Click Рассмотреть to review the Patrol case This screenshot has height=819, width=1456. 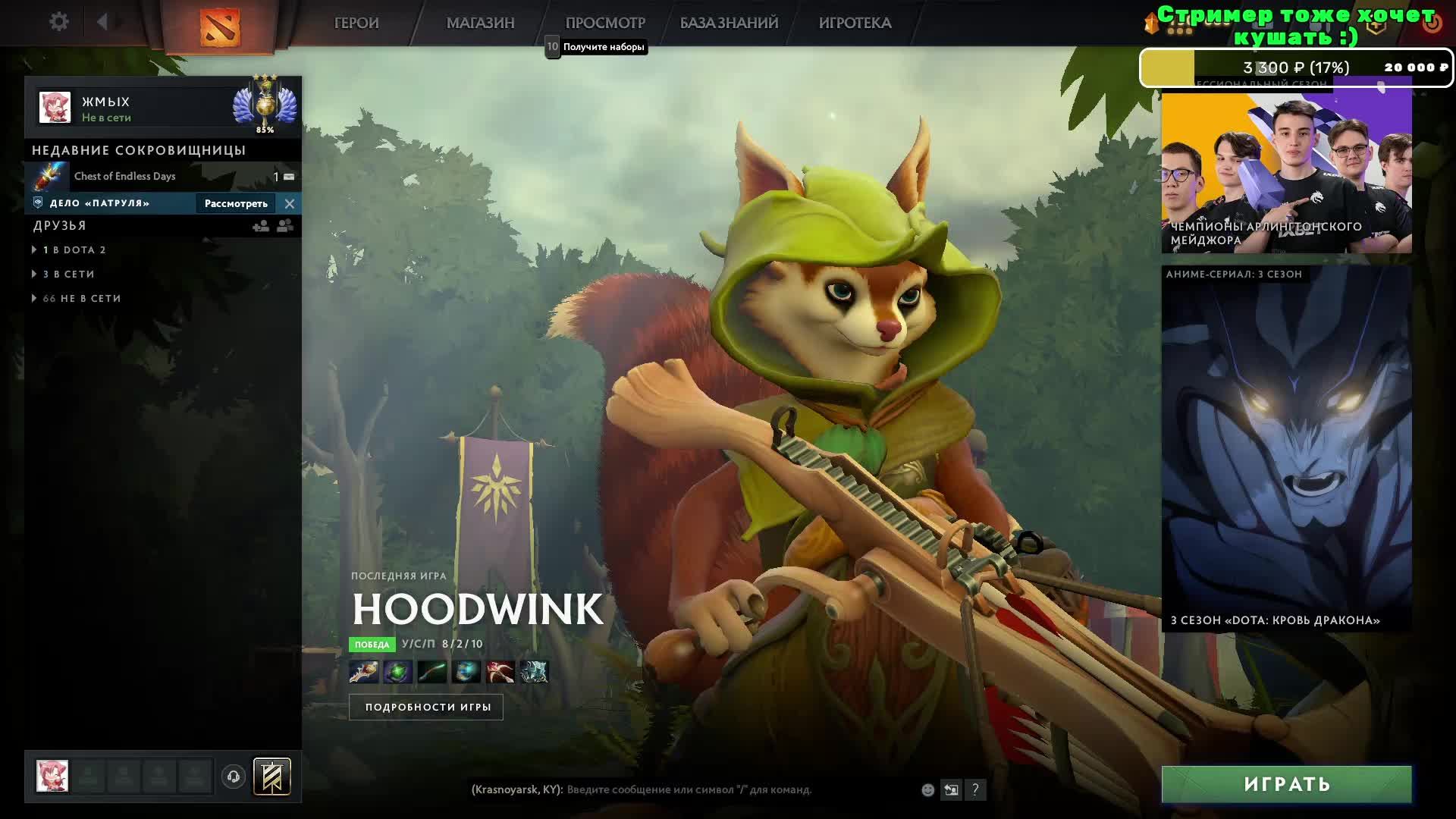pyautogui.click(x=236, y=203)
